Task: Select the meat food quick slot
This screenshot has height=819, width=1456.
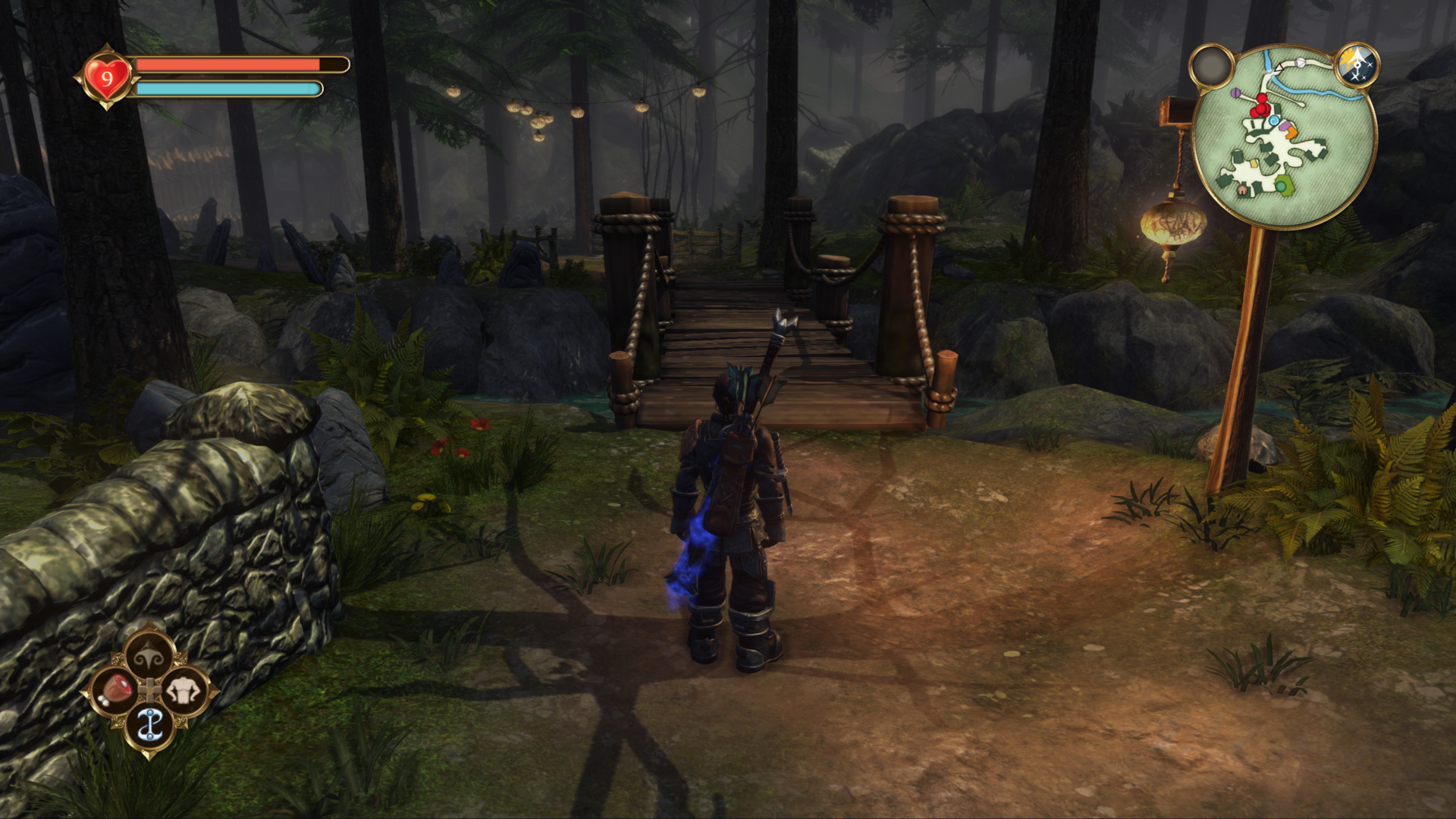Action: tap(115, 691)
